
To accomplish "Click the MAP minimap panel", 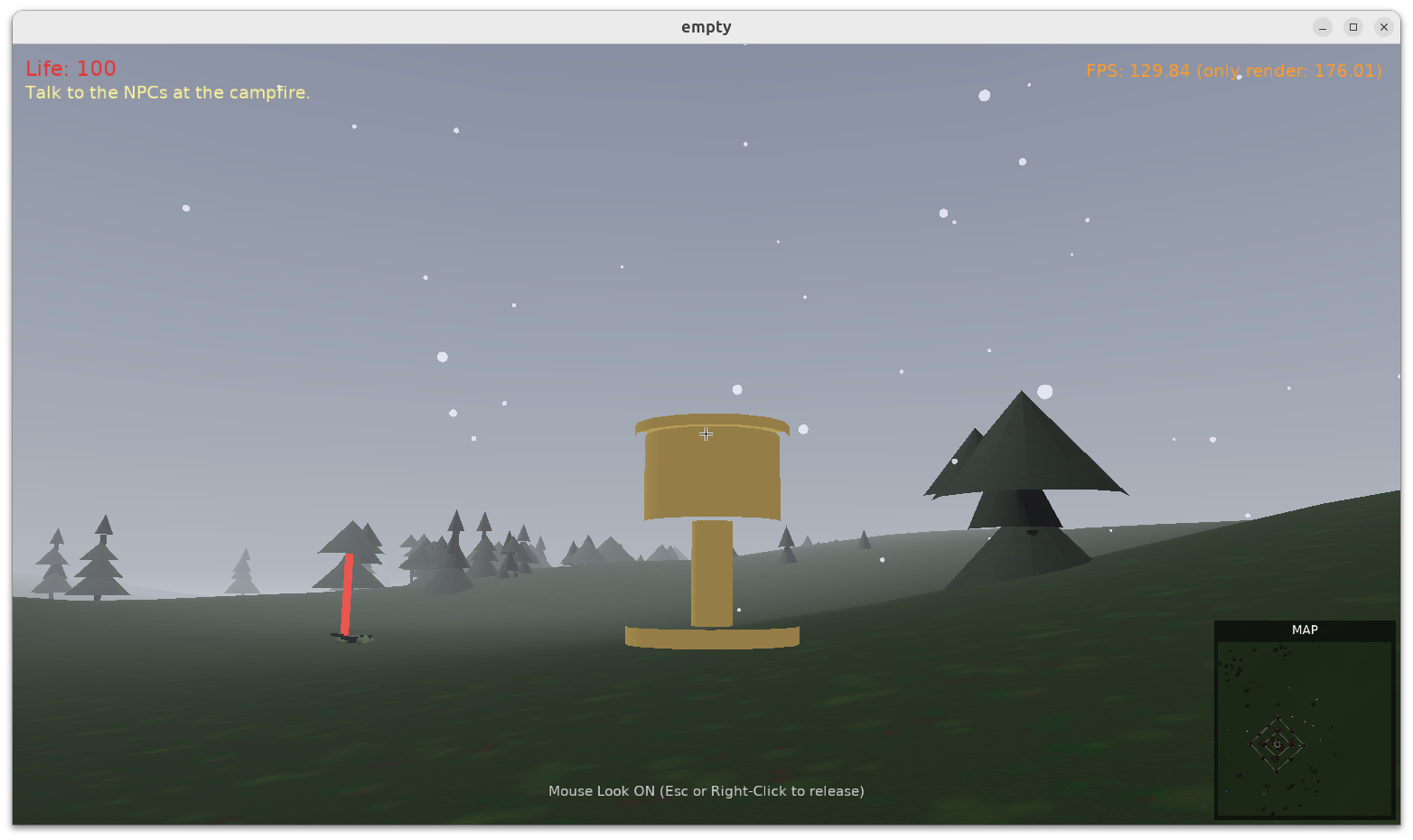I will [x=1305, y=727].
